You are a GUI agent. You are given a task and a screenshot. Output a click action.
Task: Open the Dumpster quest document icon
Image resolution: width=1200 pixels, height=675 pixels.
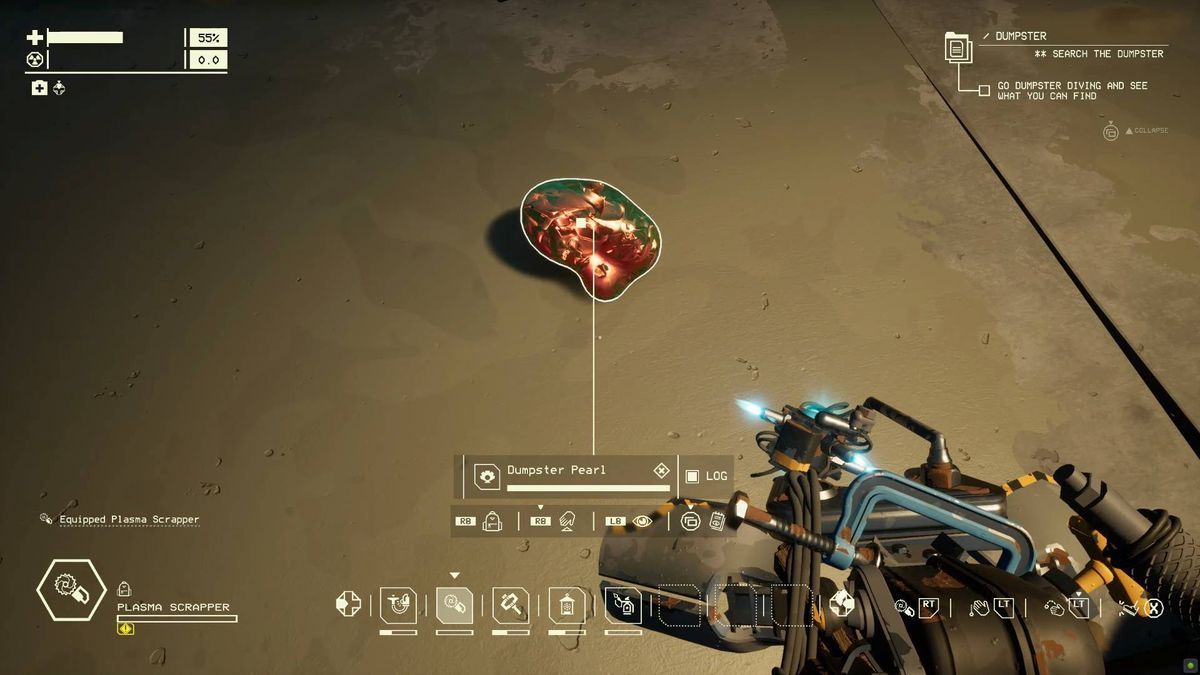click(x=957, y=47)
